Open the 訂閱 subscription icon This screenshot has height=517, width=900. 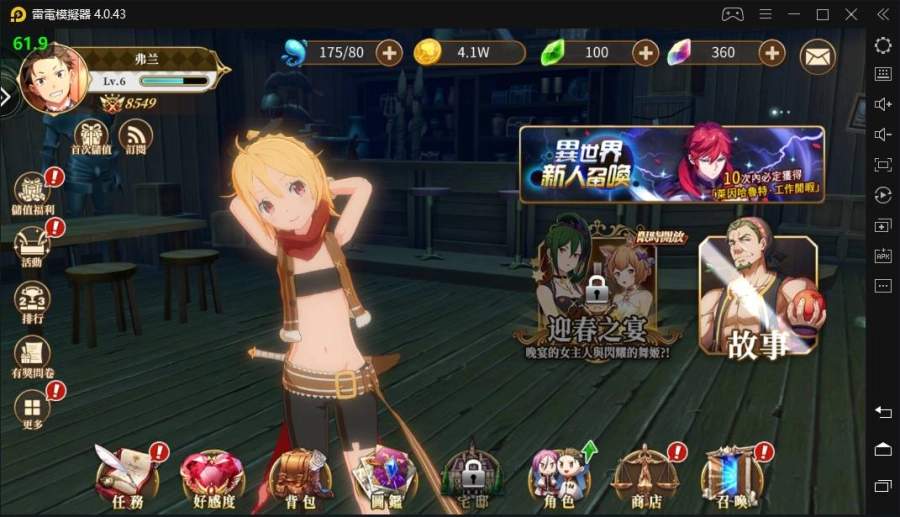pos(135,137)
